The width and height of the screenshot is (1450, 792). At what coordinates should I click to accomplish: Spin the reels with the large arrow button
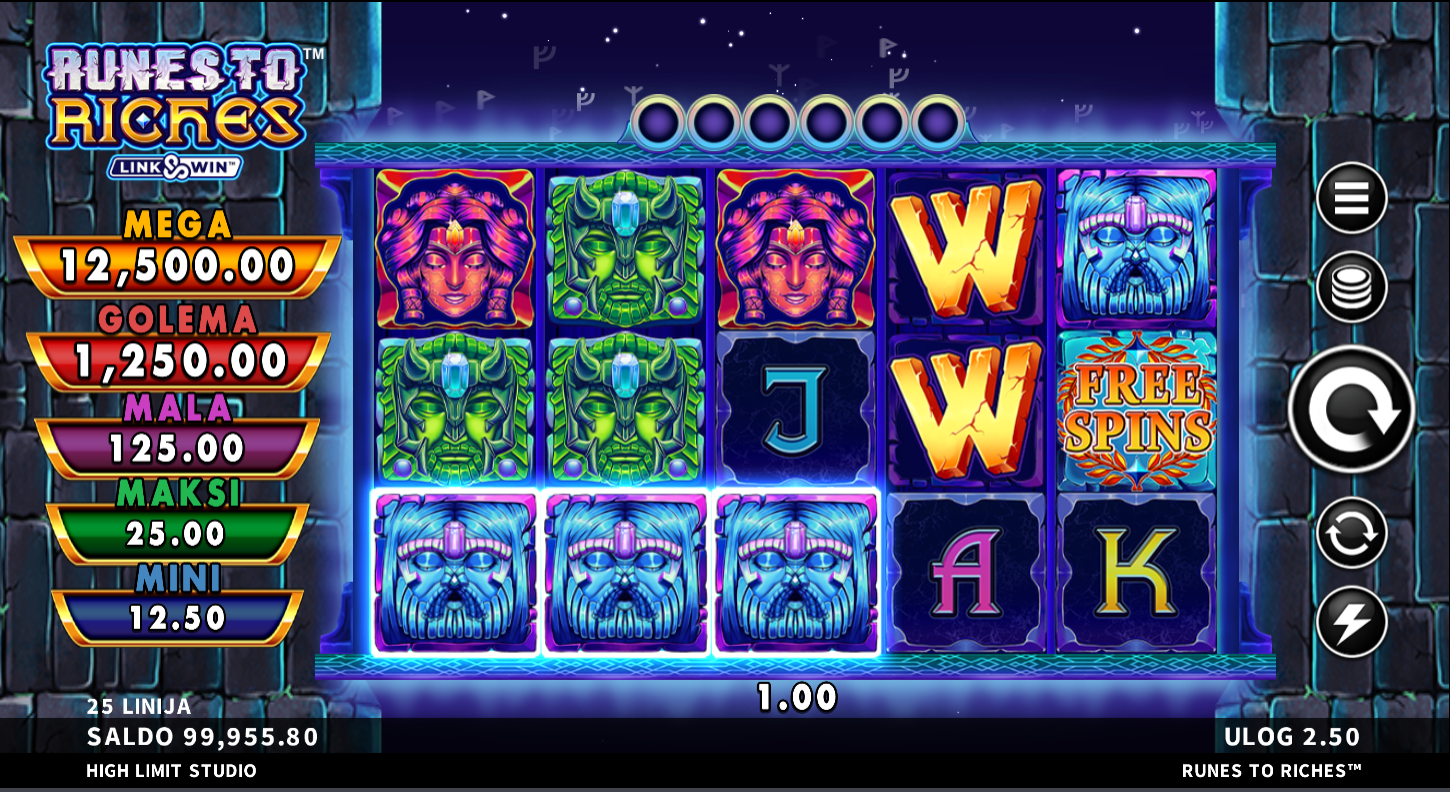[x=1351, y=409]
